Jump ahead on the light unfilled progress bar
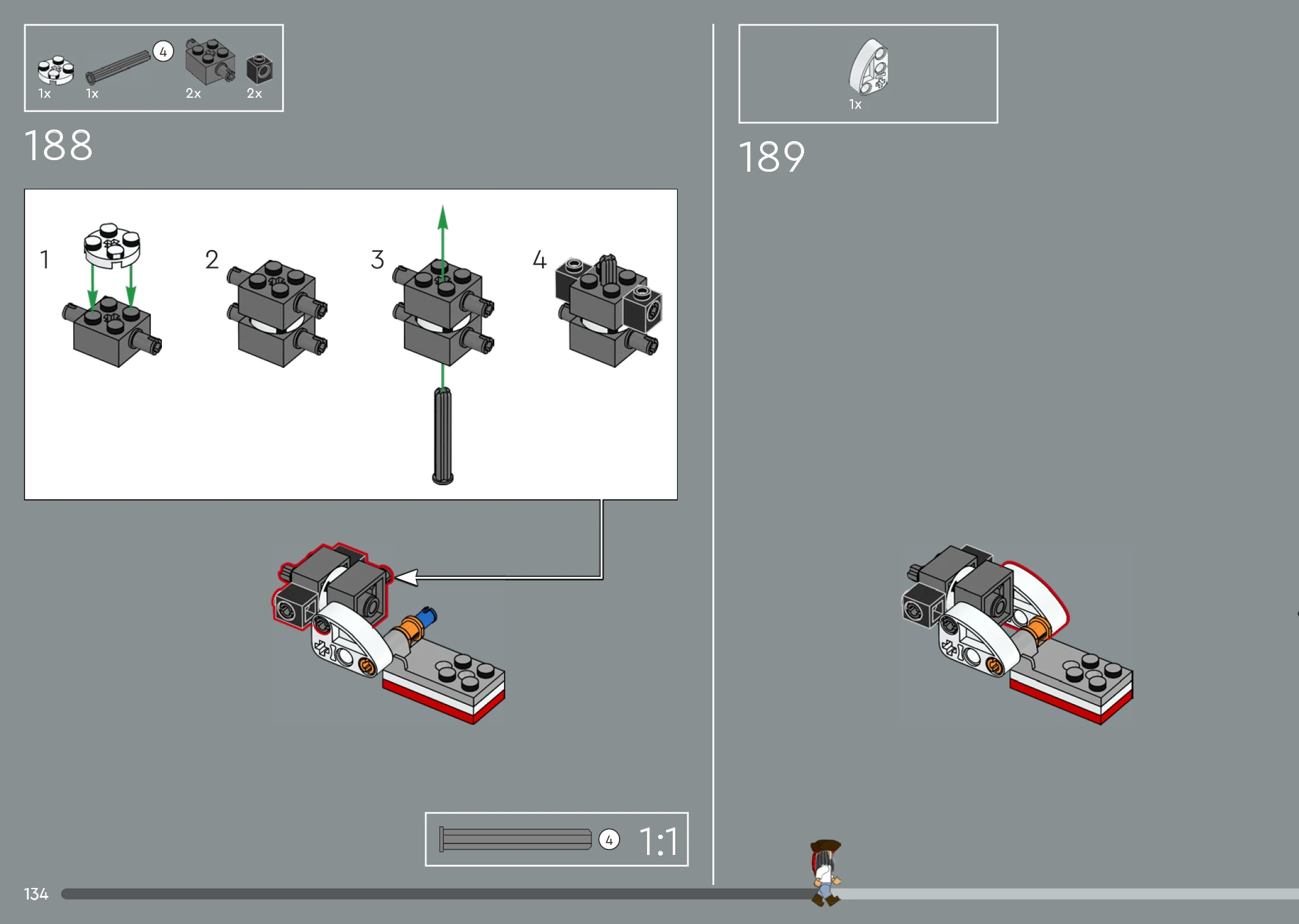Screen dimensions: 1299x924 [1069, 894]
